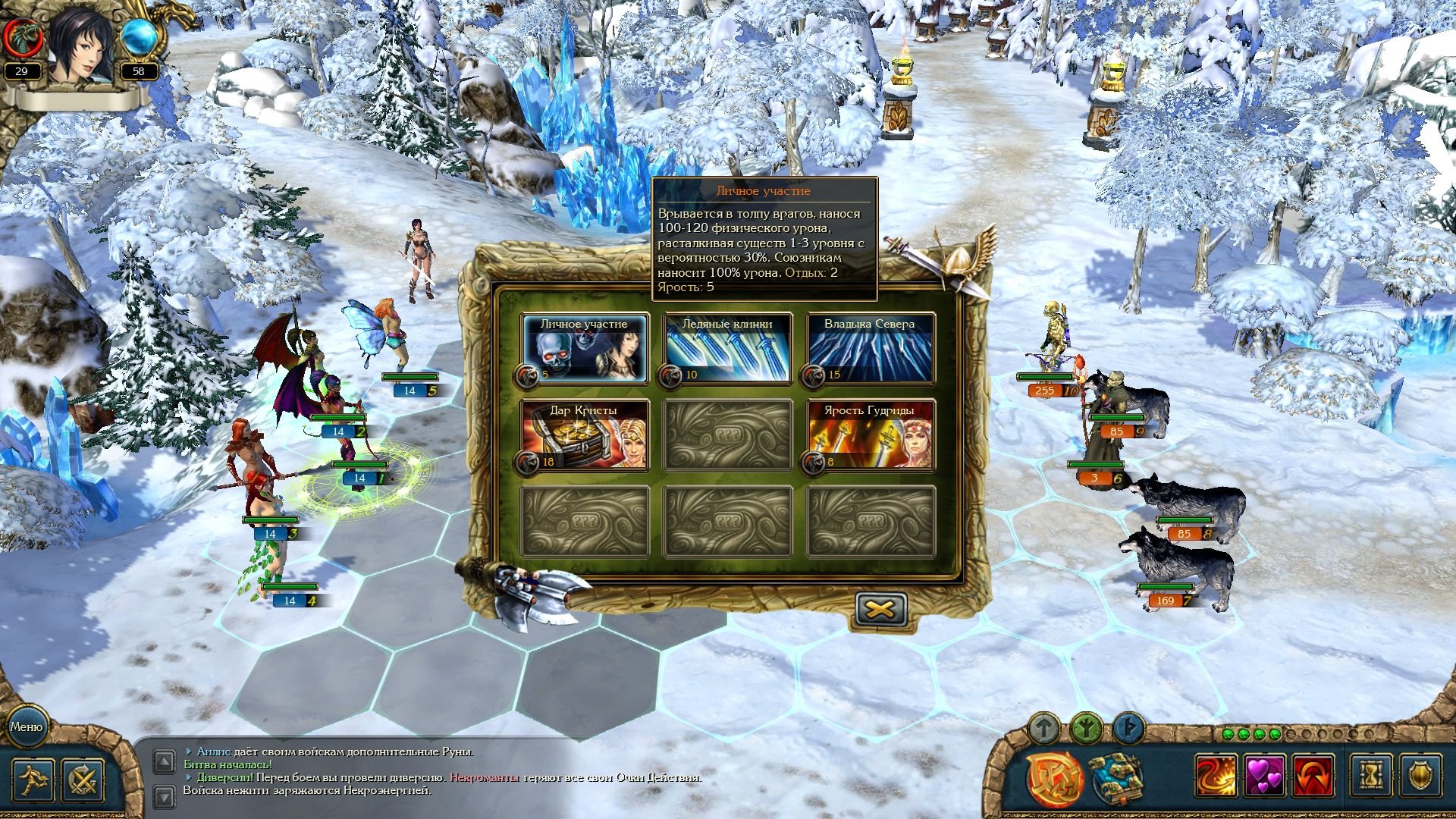Use the Ярость Гудриды ability tile
This screenshot has height=819, width=1456.
870,435
